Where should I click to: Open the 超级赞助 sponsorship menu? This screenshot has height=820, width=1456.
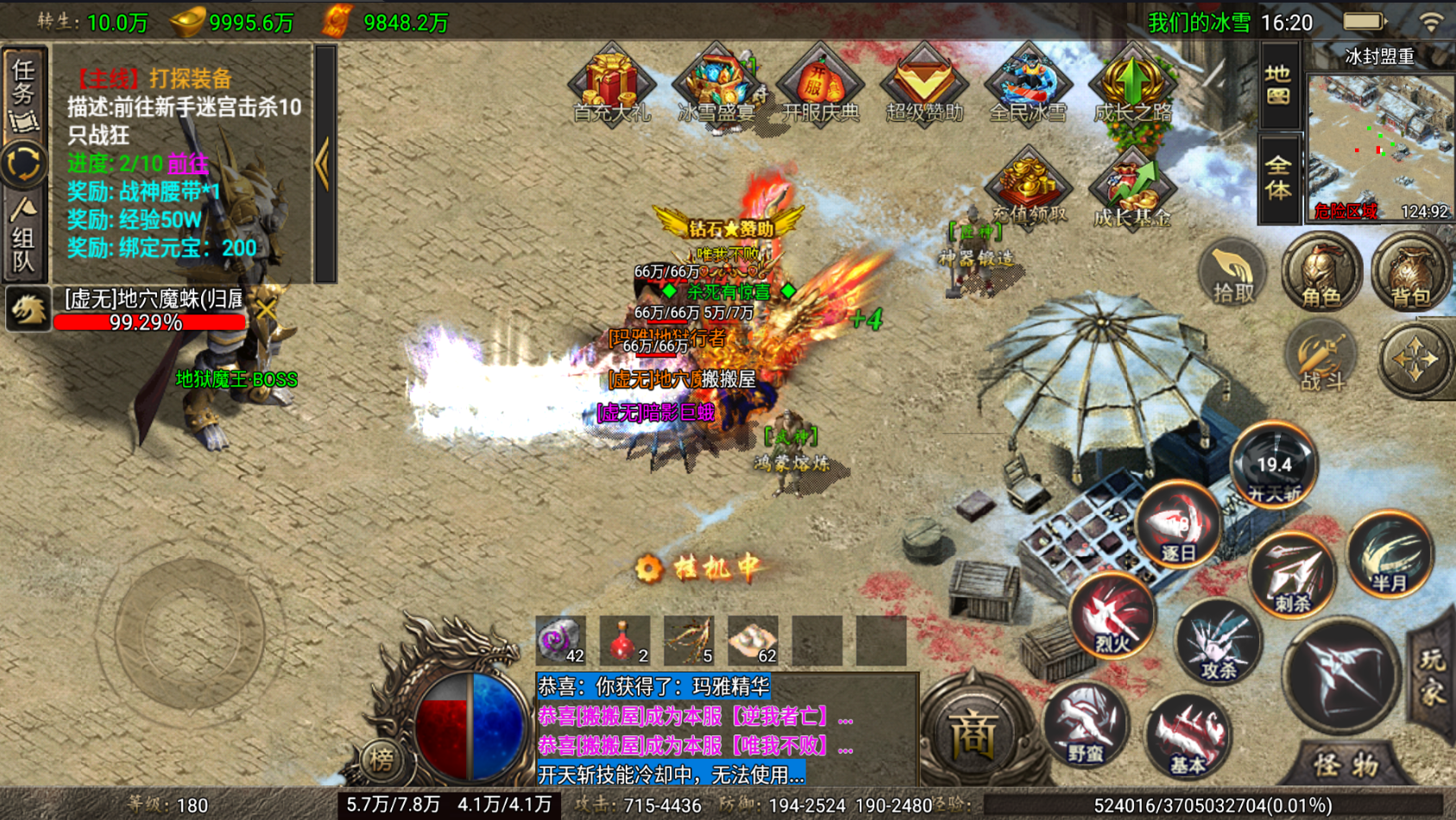tap(923, 86)
